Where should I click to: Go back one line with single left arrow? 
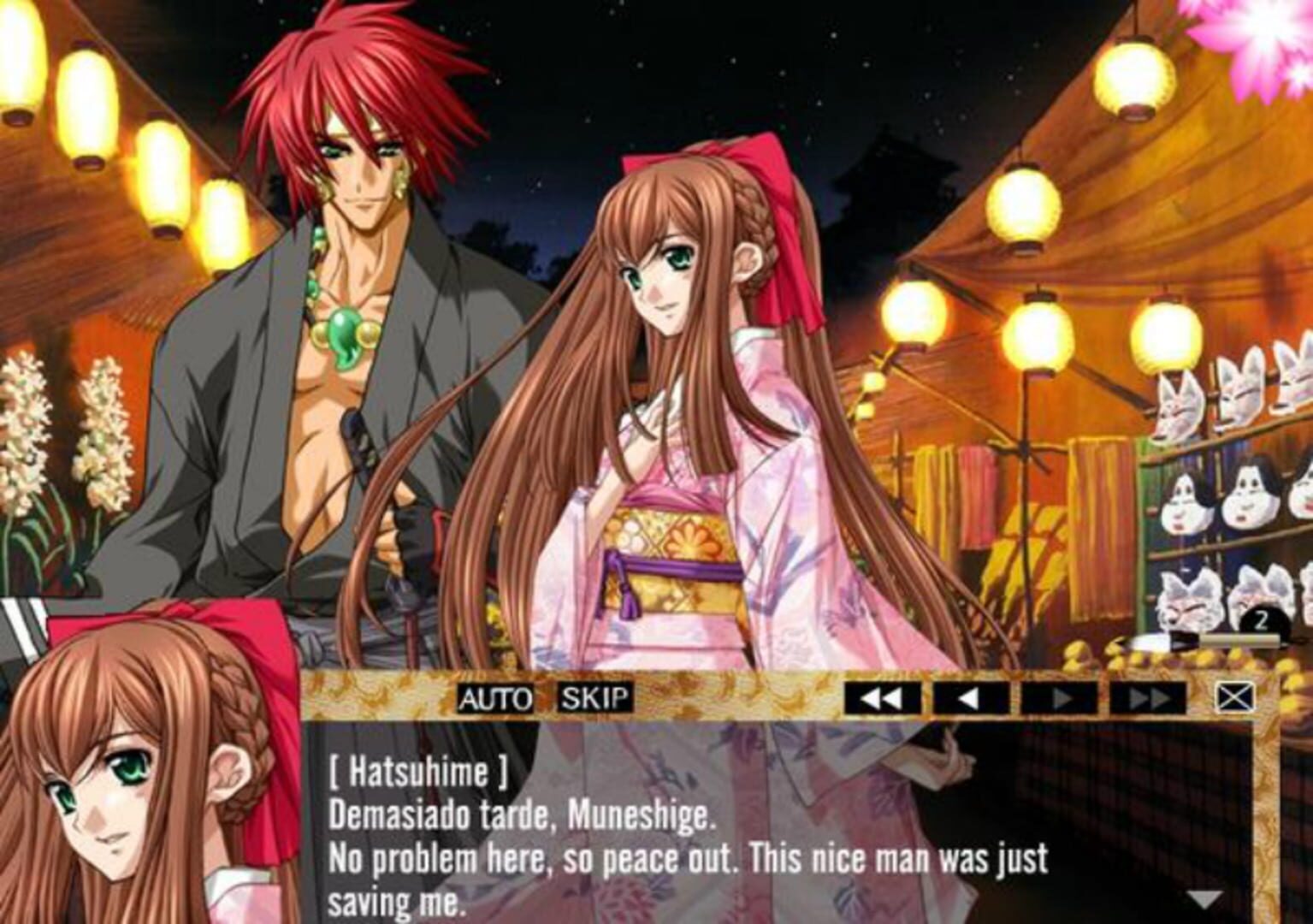click(970, 699)
